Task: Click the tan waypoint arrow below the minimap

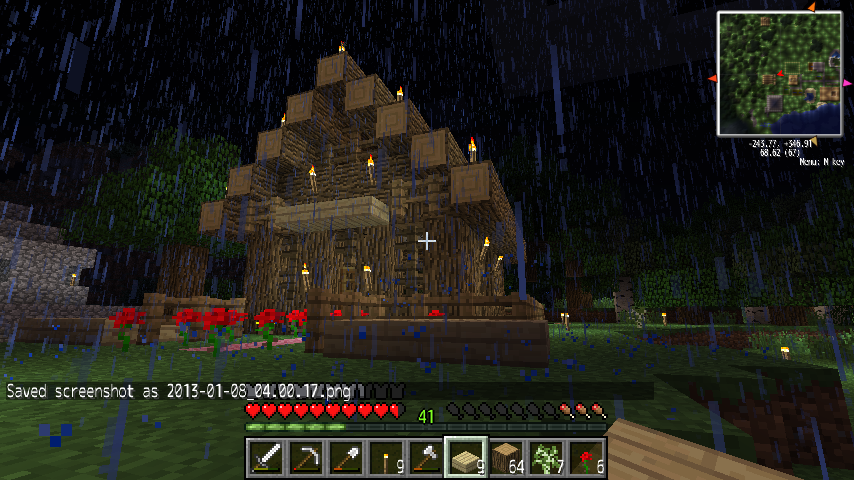Action: [x=811, y=139]
